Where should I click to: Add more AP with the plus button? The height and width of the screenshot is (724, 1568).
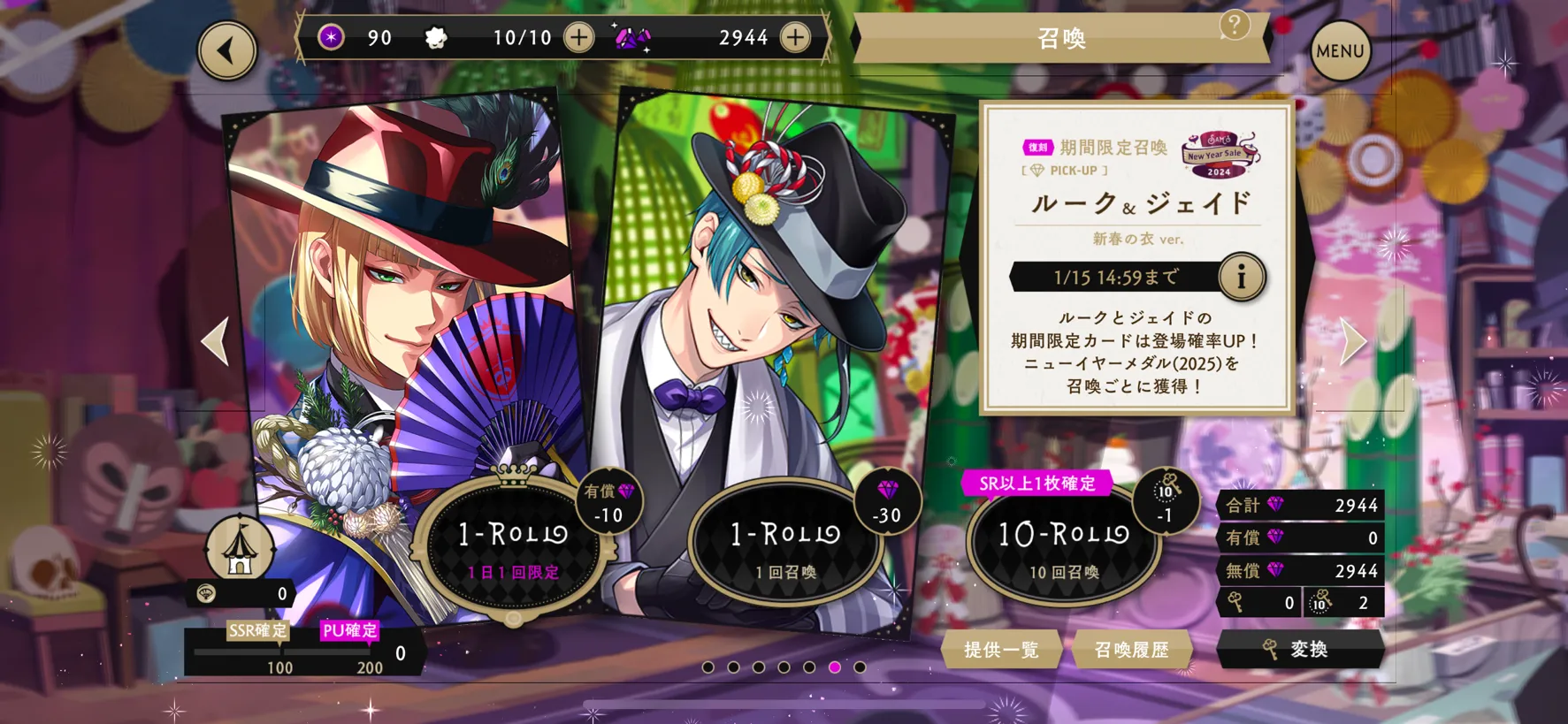(x=579, y=38)
